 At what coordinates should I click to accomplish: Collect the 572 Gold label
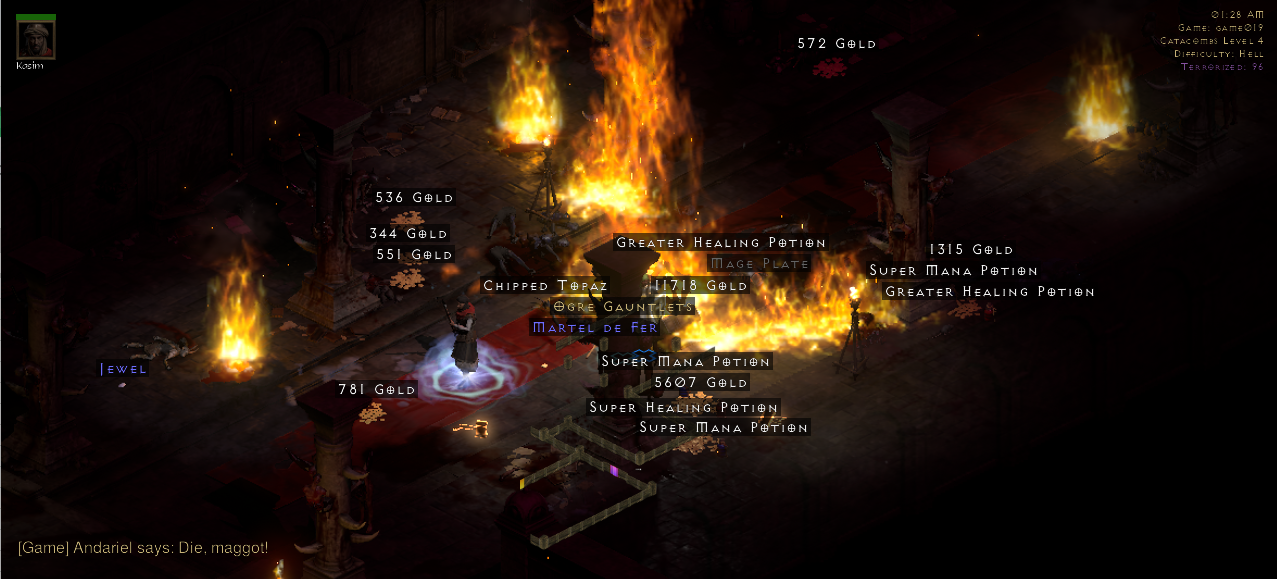coord(837,44)
